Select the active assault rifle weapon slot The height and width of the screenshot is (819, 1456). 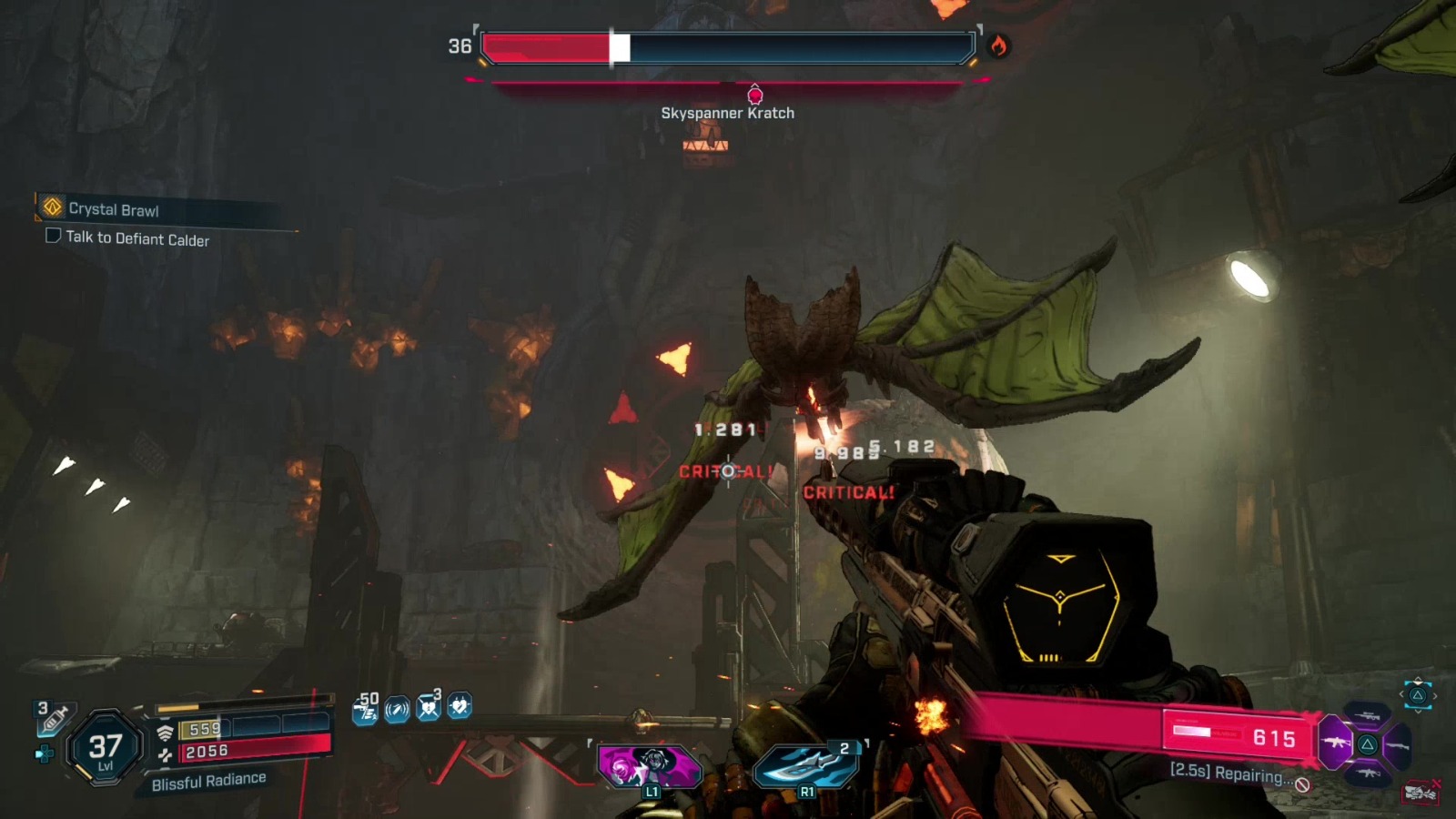pos(1336,743)
